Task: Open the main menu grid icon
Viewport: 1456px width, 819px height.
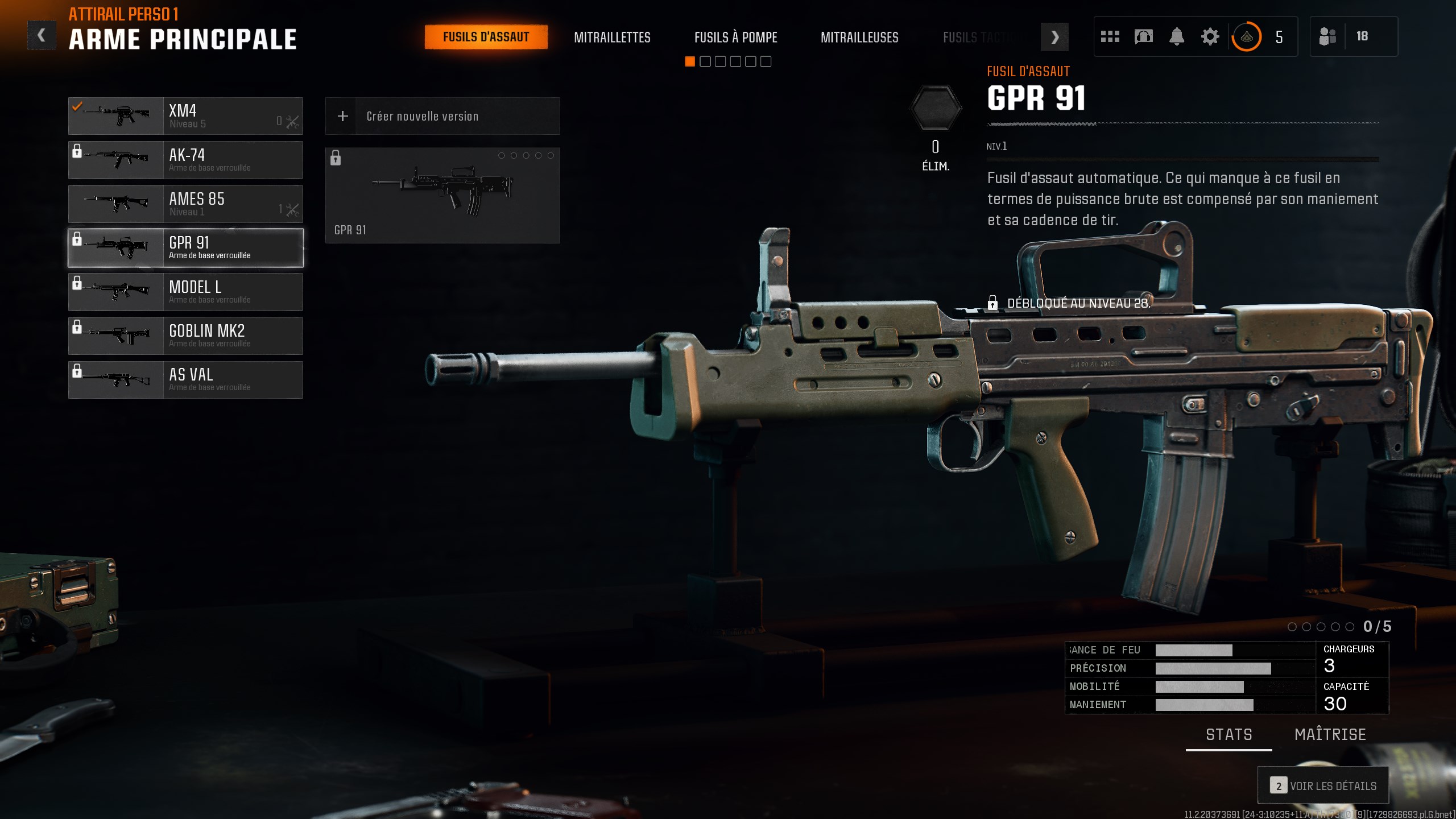Action: (1110, 36)
